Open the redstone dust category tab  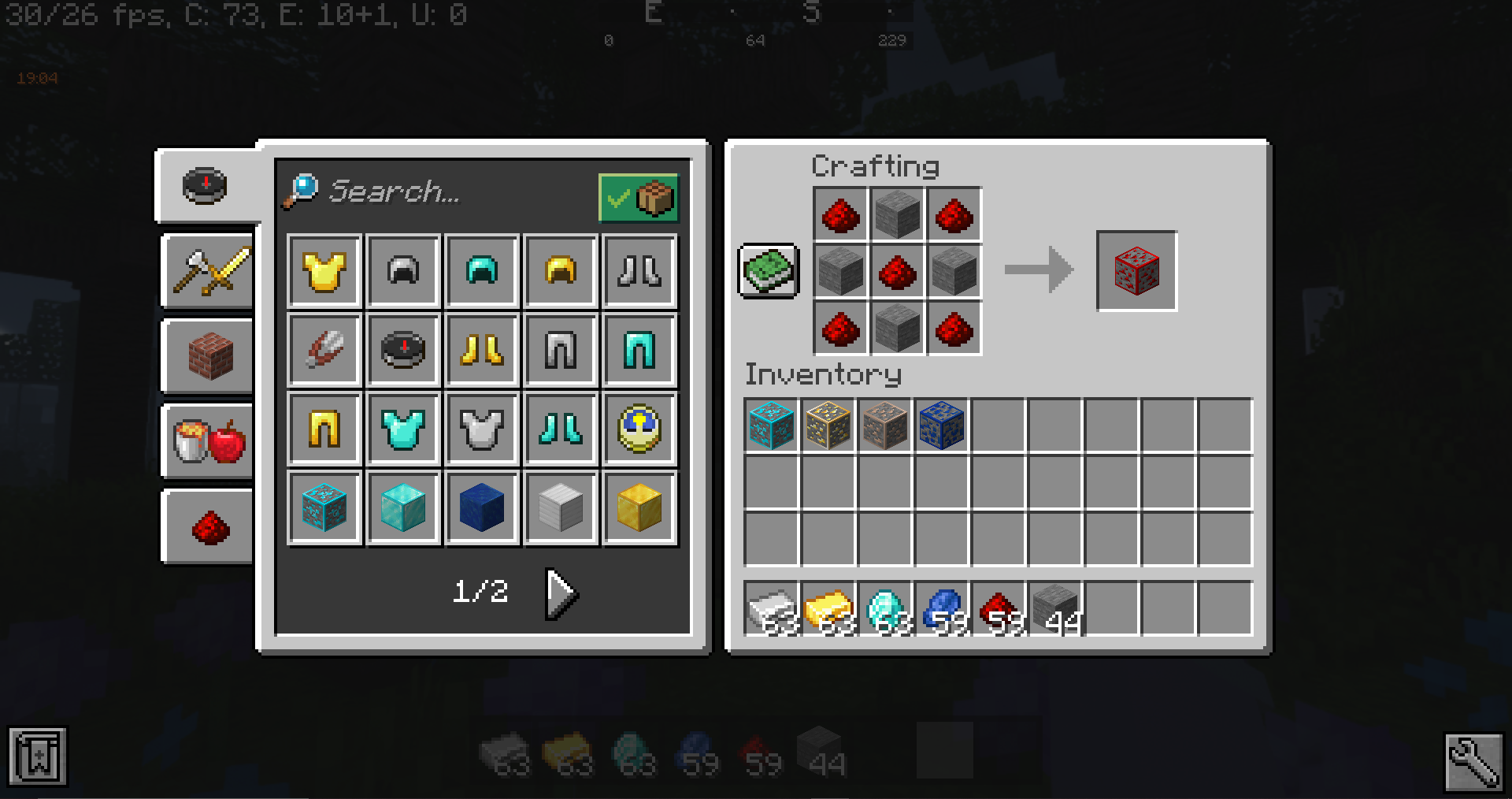pos(206,526)
